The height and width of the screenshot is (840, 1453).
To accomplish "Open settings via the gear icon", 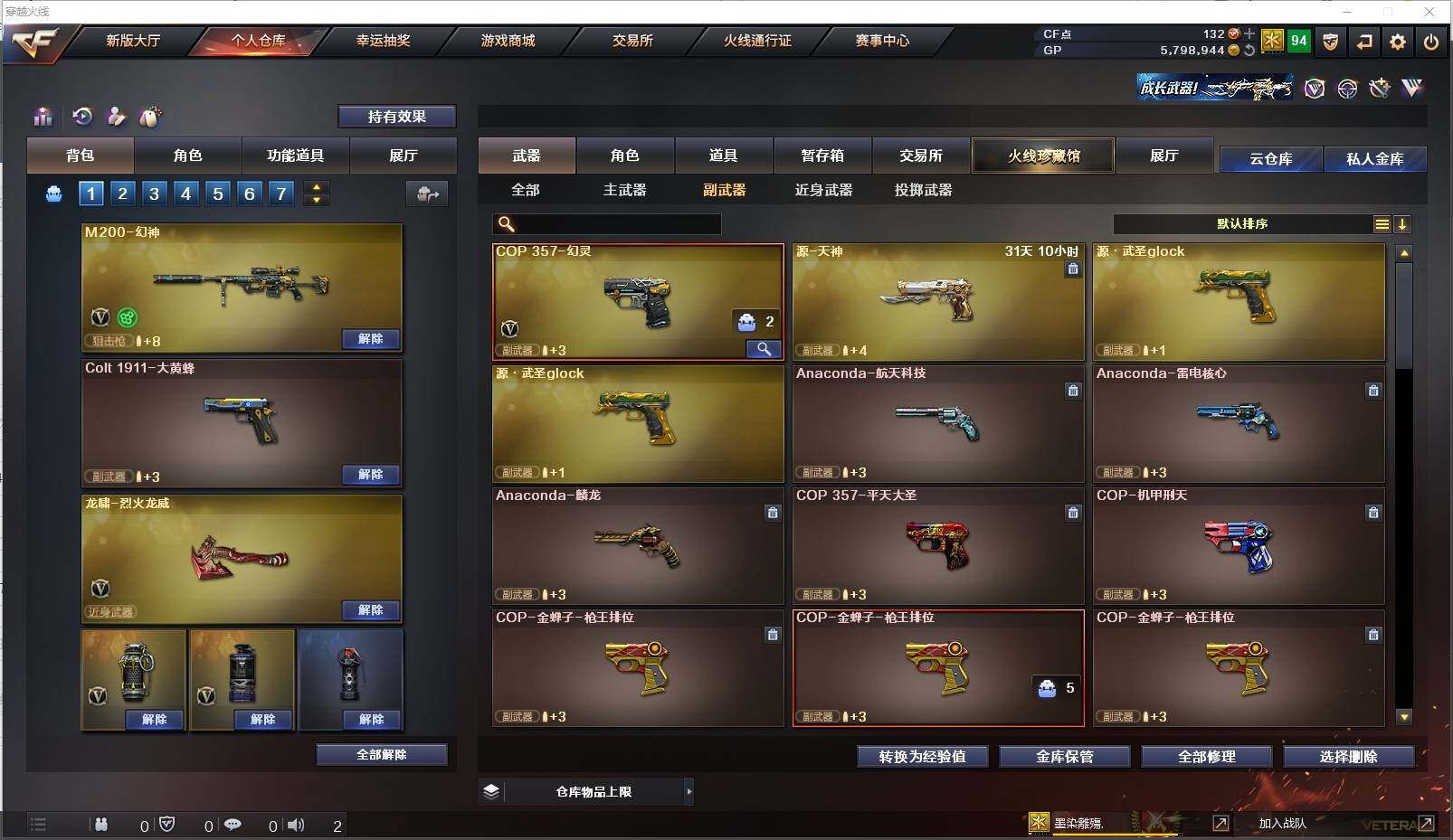I will (1397, 42).
